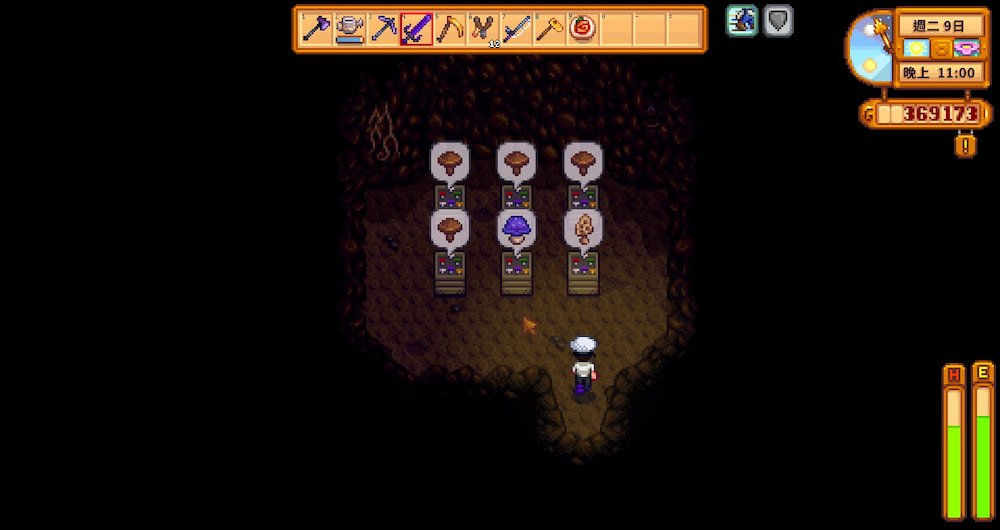This screenshot has height=530, width=1000.
Task: Click the grey shield defense buff icon
Action: (778, 21)
